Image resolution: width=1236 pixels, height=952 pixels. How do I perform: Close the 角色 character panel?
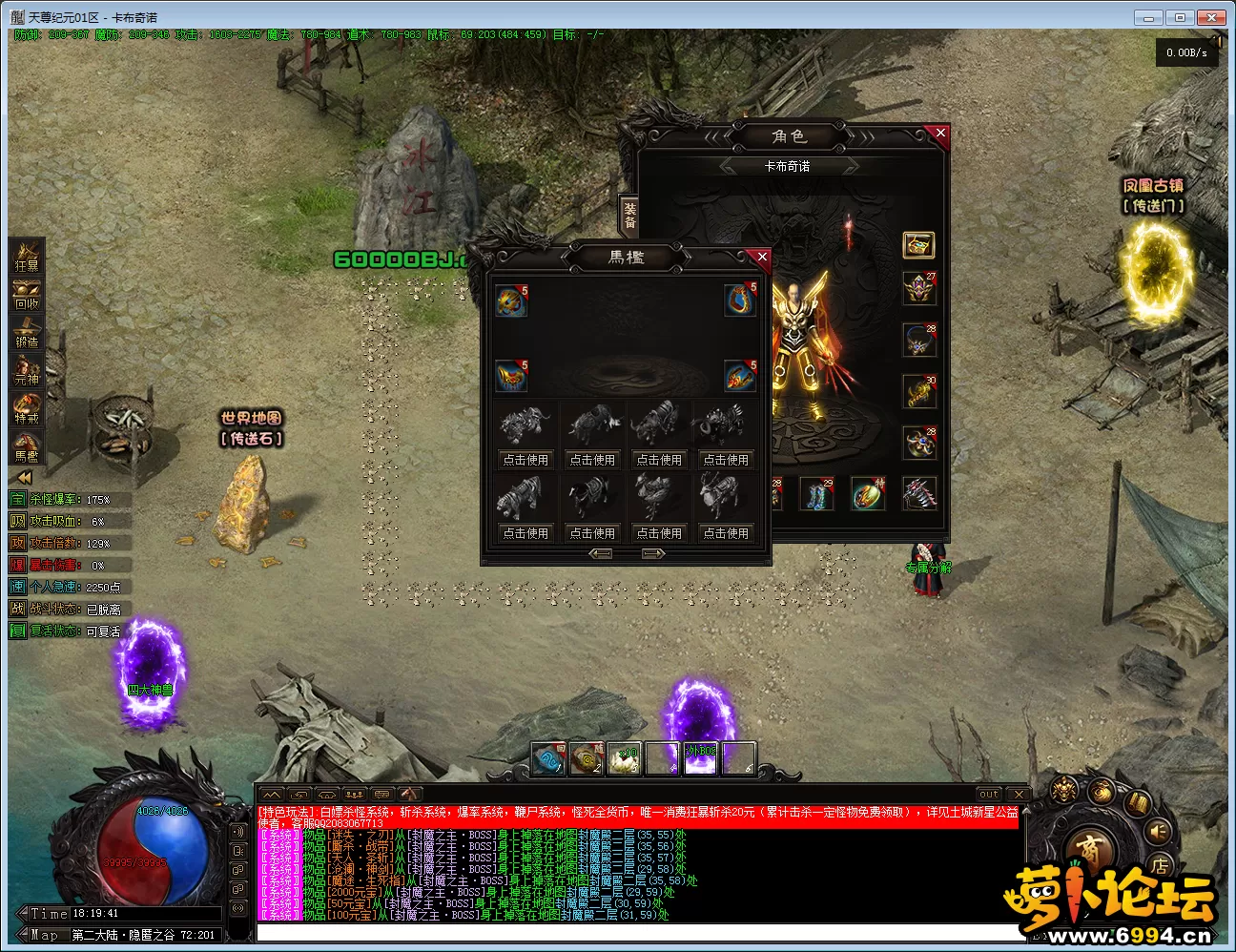(x=940, y=134)
